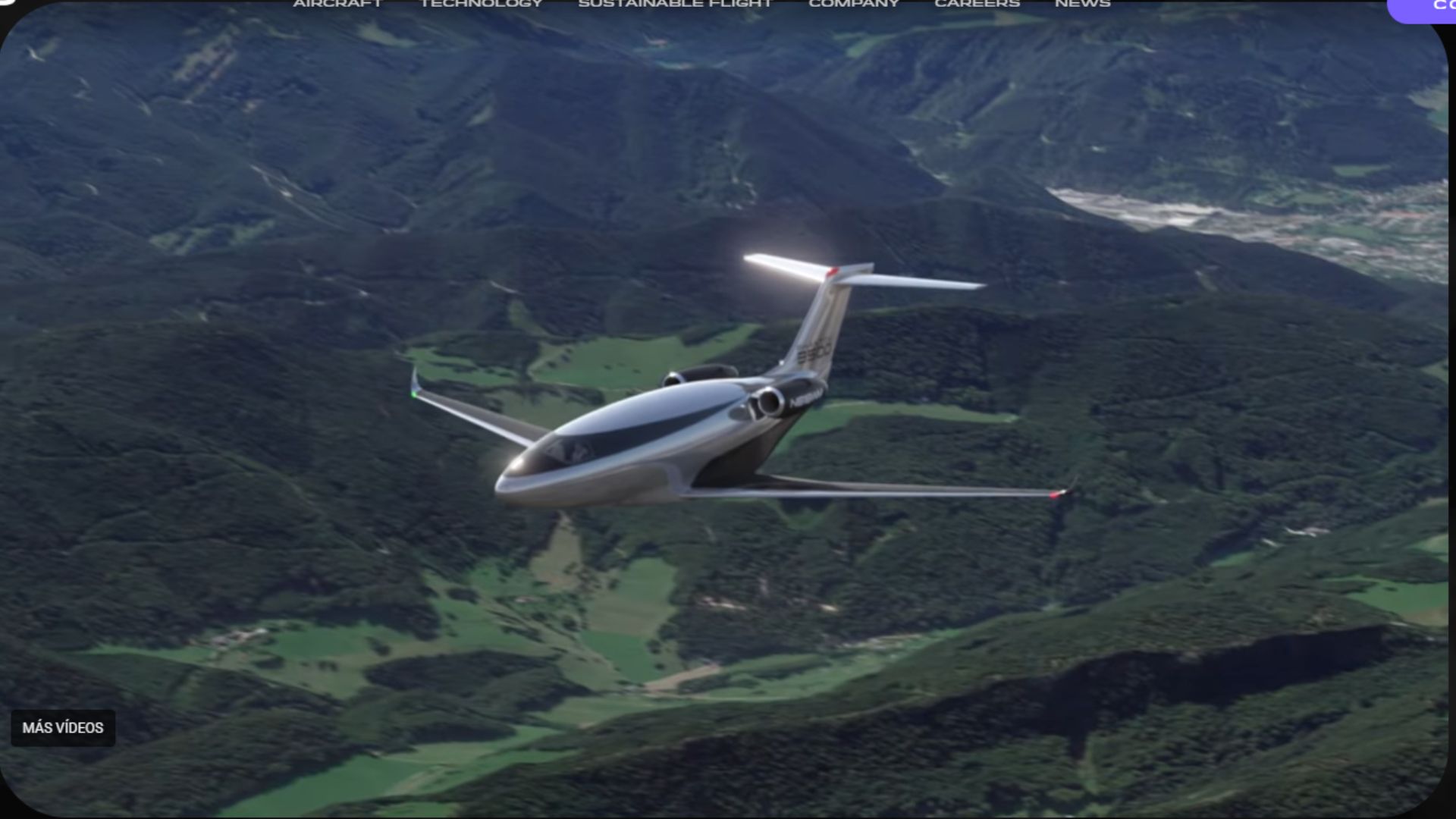Visit the Careers page

tap(977, 4)
